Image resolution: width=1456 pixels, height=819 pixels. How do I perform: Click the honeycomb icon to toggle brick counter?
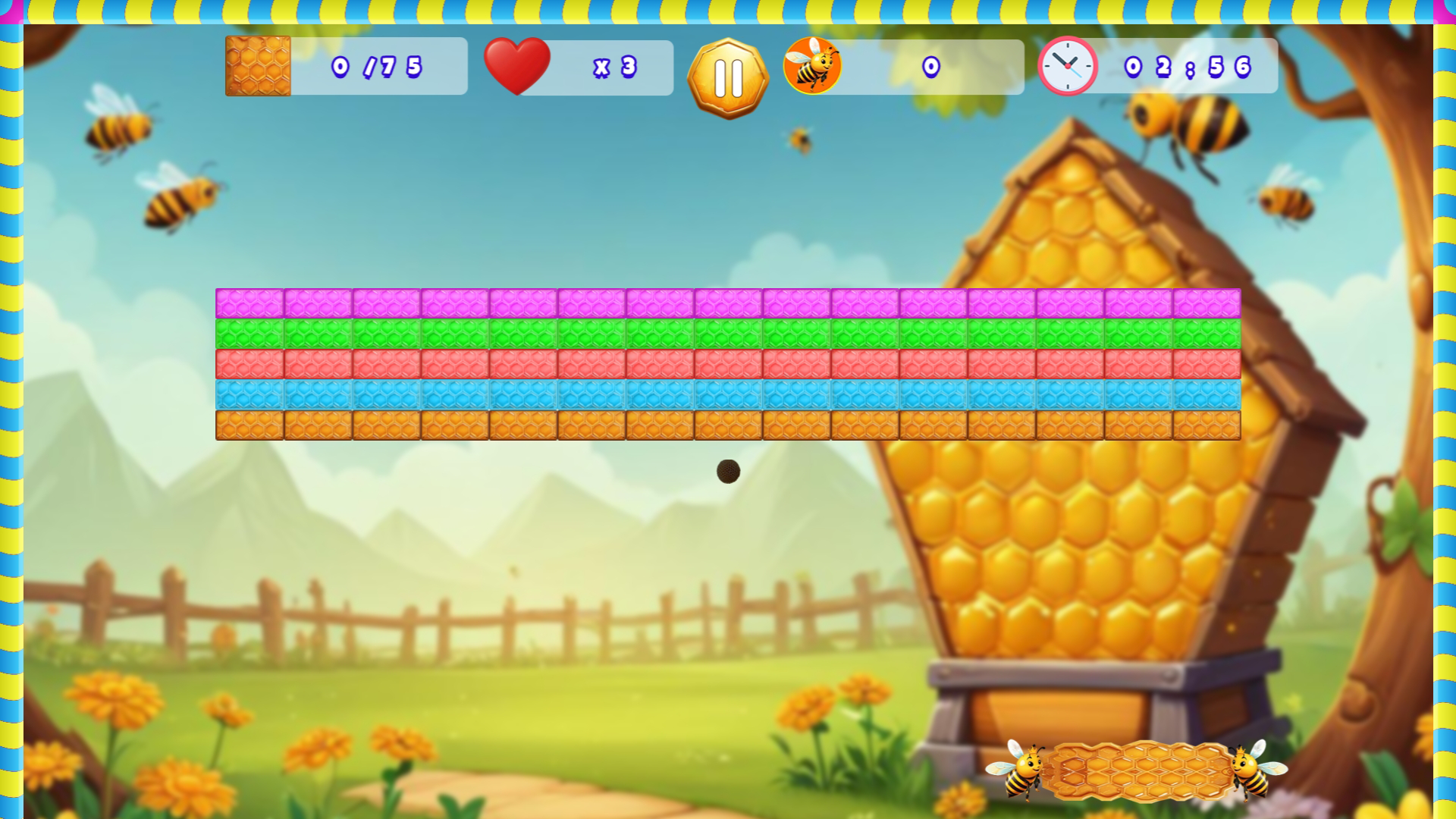pos(257,66)
